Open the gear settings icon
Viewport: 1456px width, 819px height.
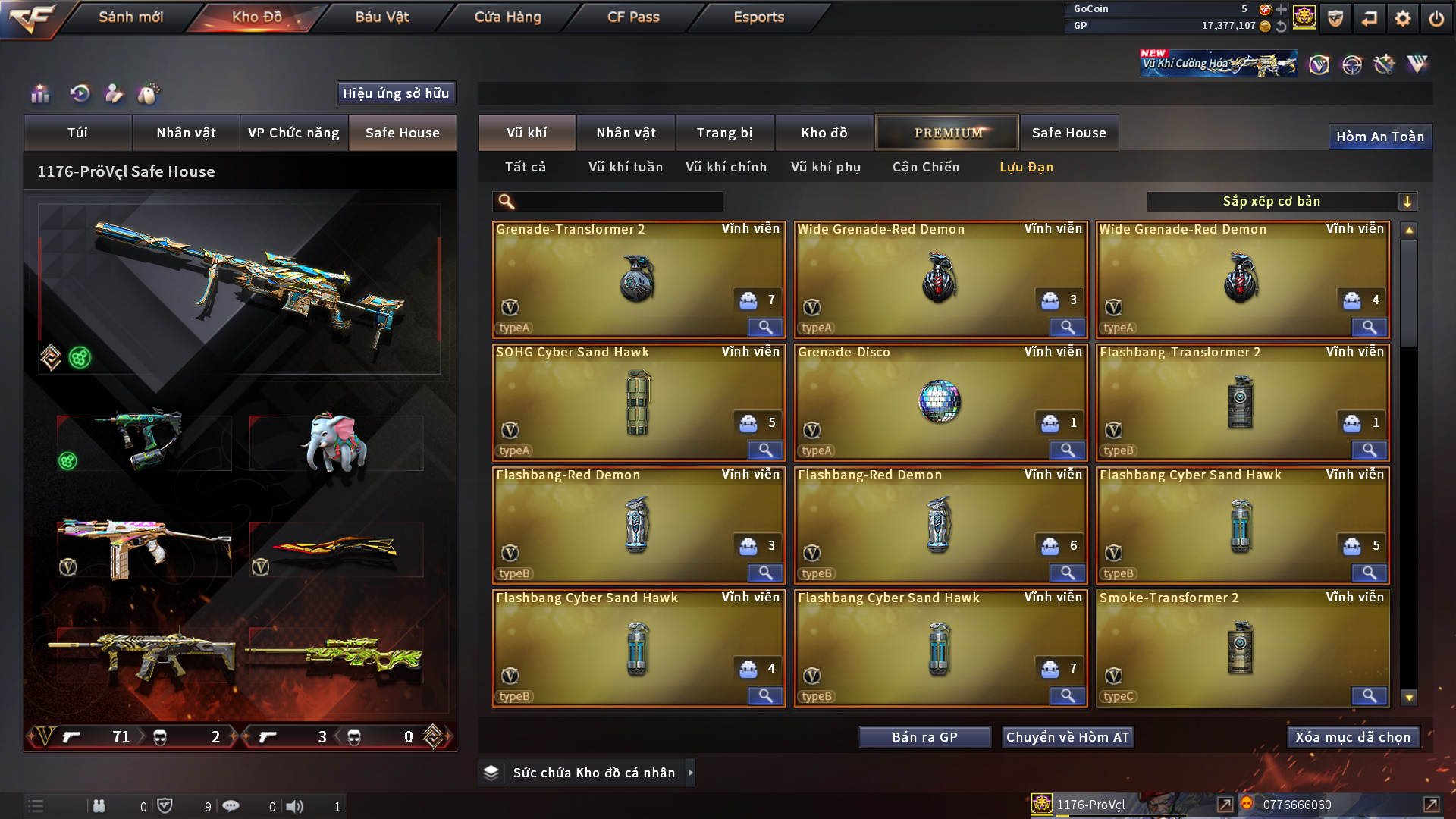pyautogui.click(x=1402, y=18)
